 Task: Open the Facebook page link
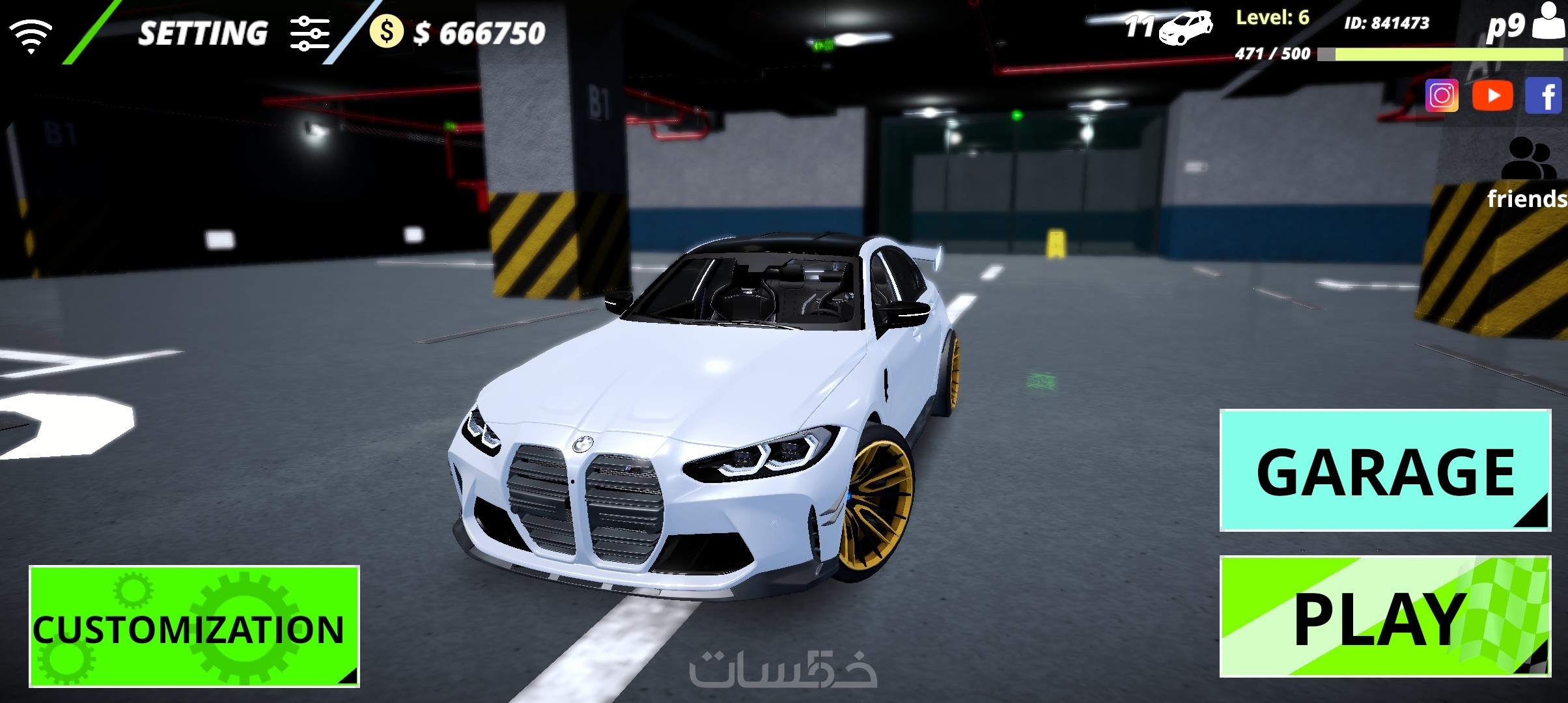[x=1544, y=96]
